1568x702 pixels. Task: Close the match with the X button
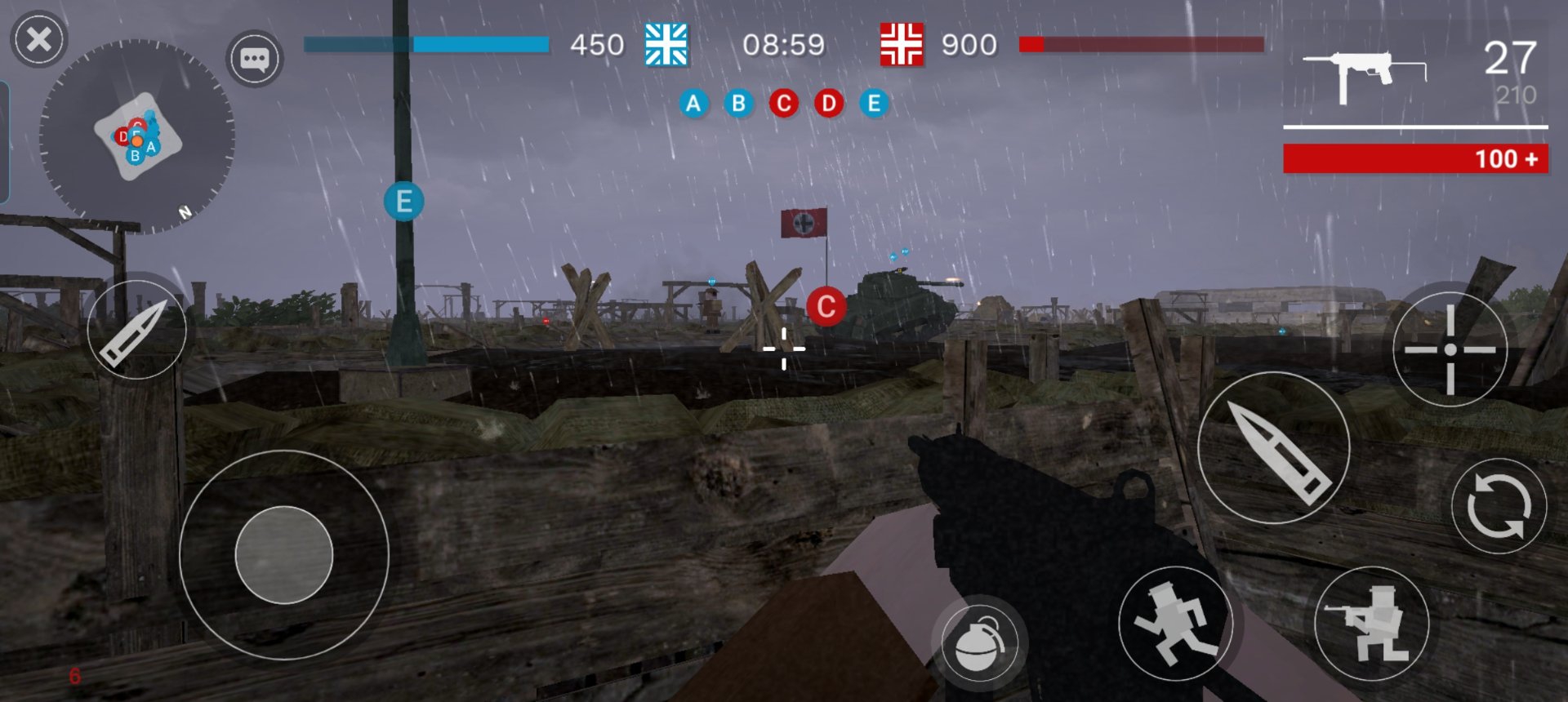click(38, 39)
